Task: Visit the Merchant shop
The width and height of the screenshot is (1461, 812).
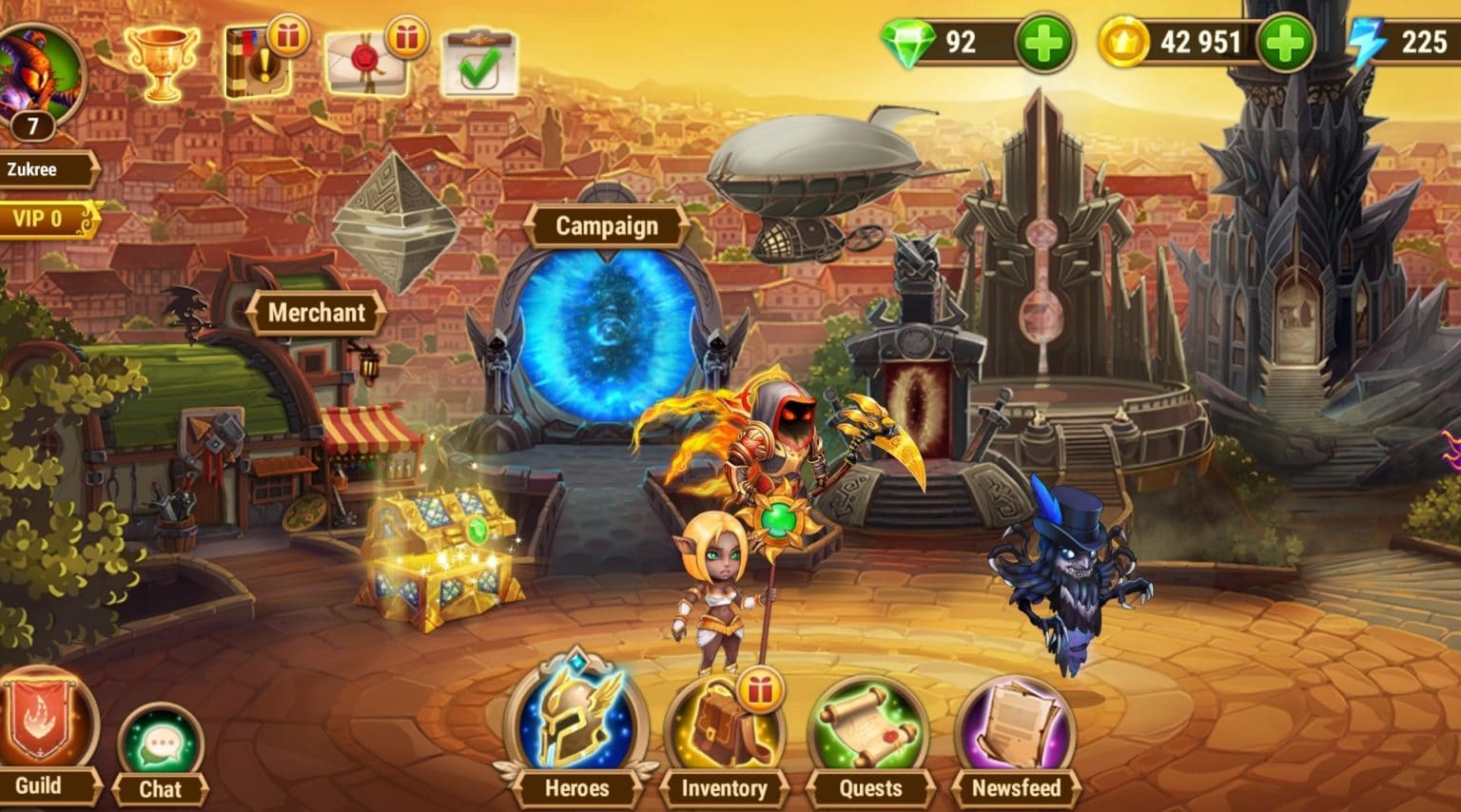Action: [316, 312]
